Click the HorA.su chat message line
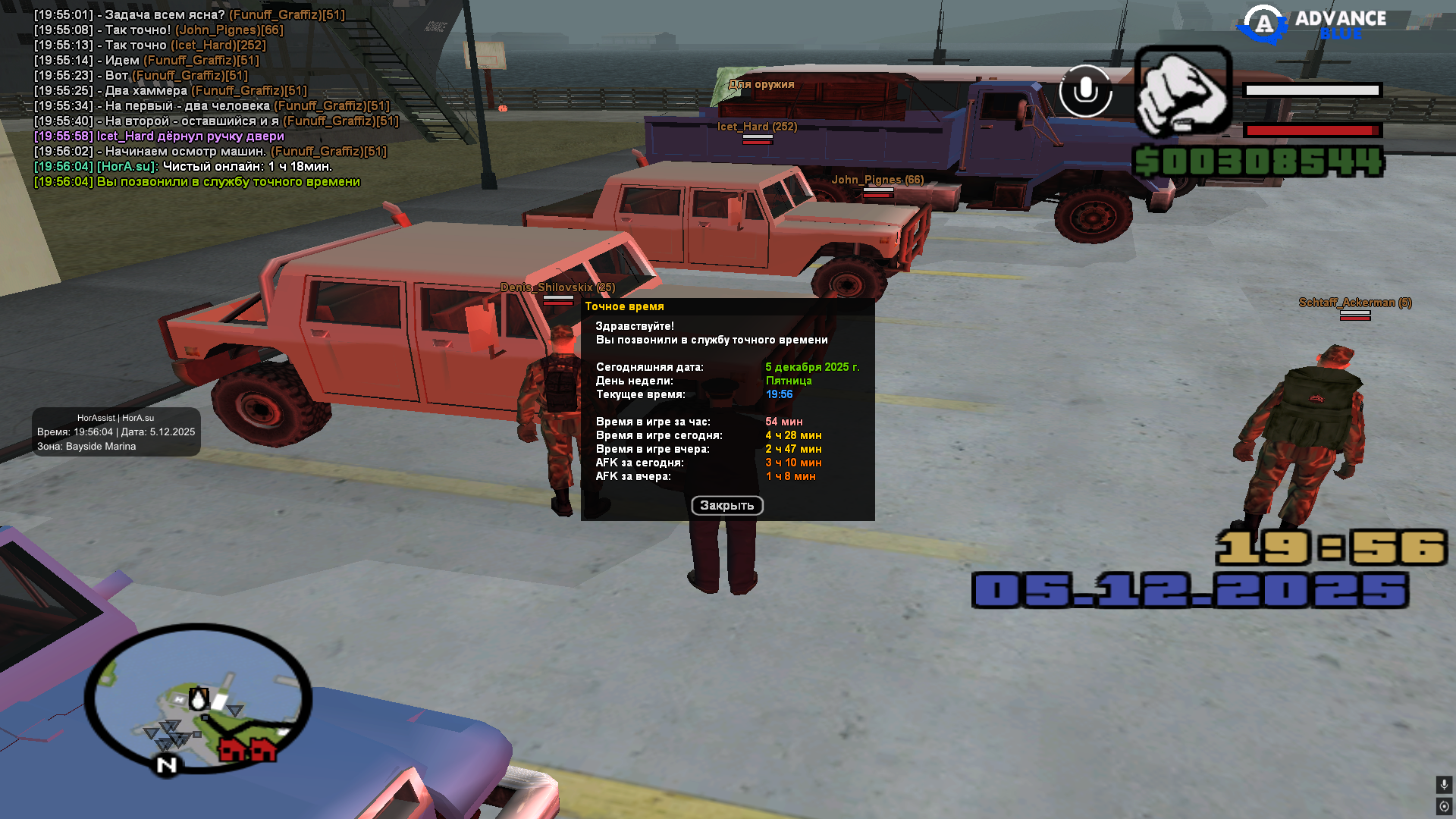The image size is (1456, 819). (183, 167)
